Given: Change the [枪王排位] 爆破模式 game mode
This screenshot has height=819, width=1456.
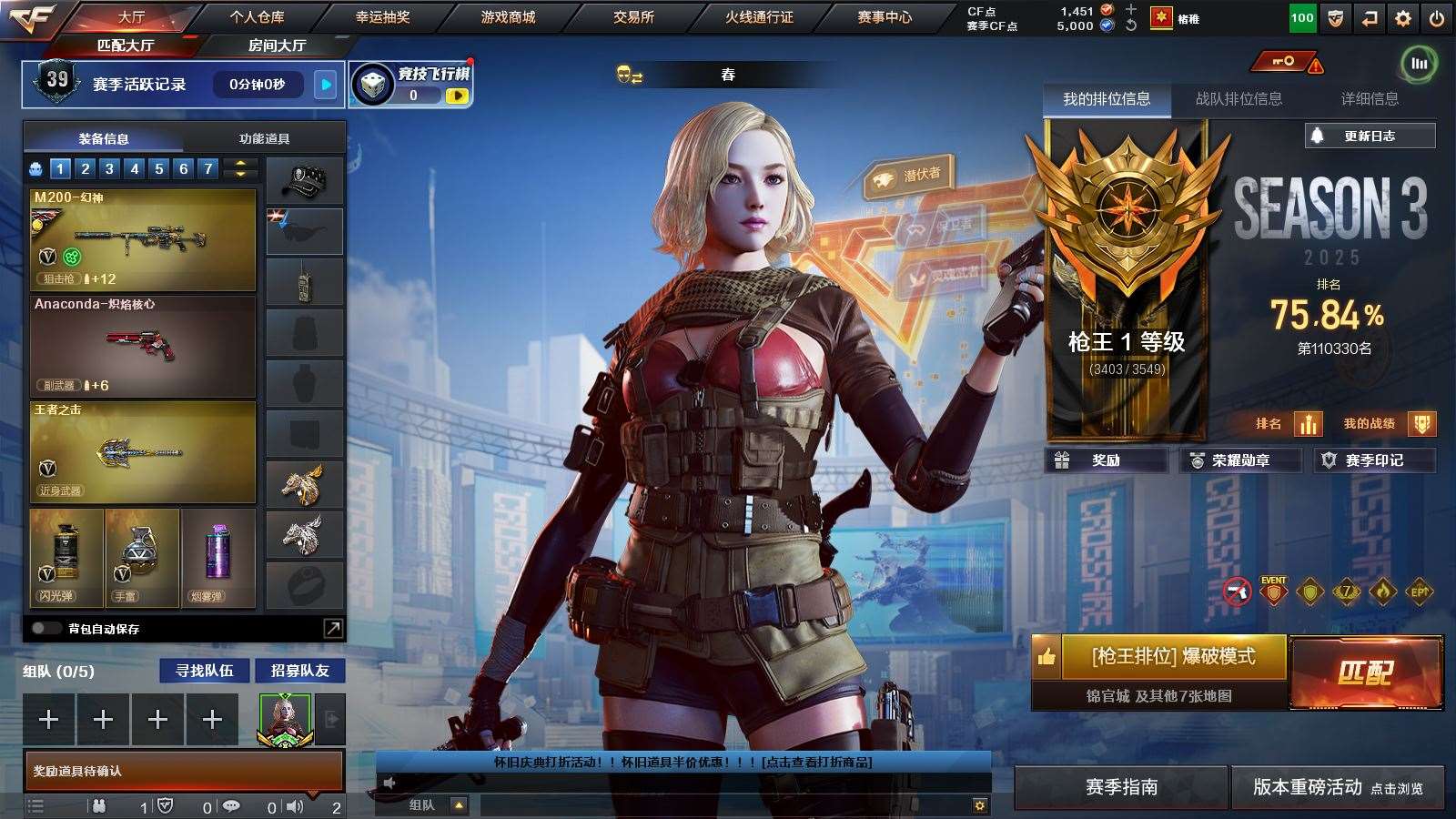Looking at the screenshot, I should (x=1173, y=656).
